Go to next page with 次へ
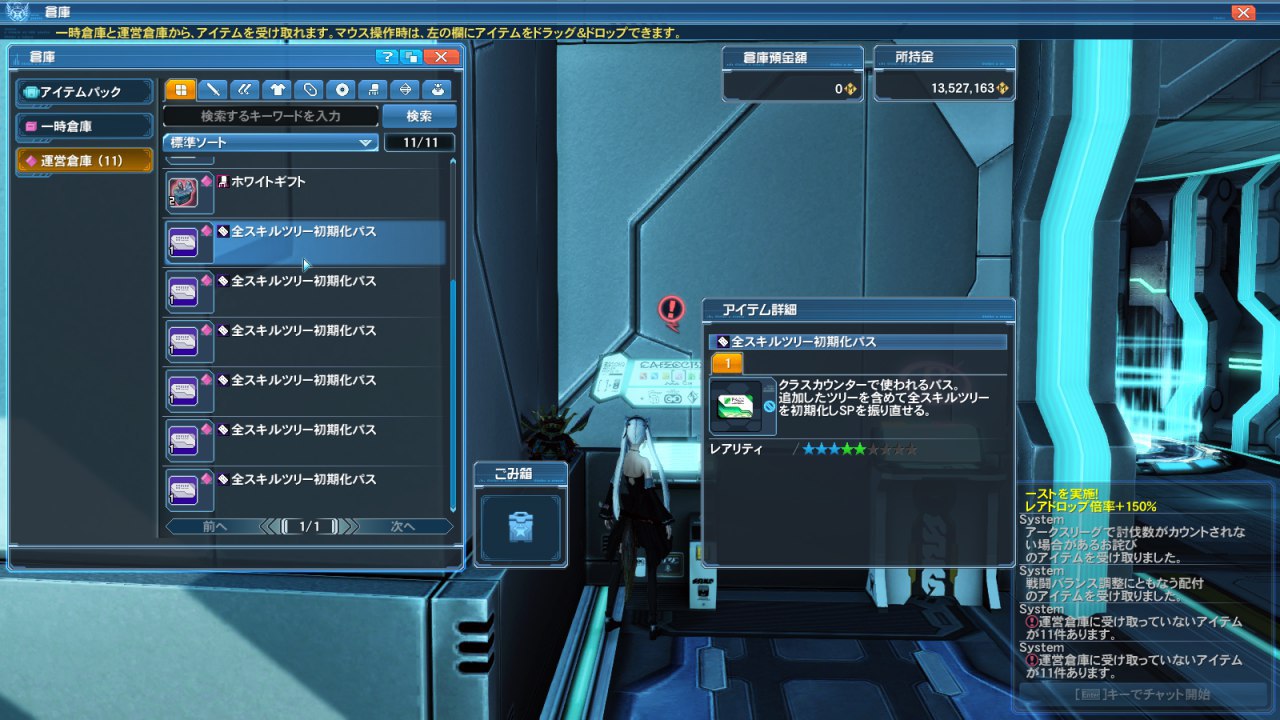 pyautogui.click(x=404, y=526)
